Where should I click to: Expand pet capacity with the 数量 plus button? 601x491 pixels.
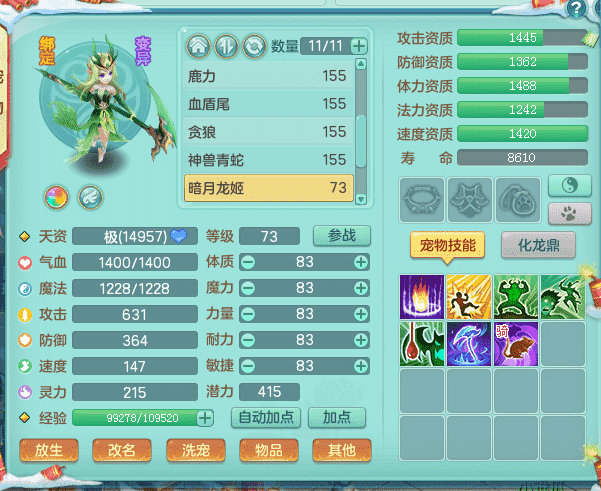(359, 46)
